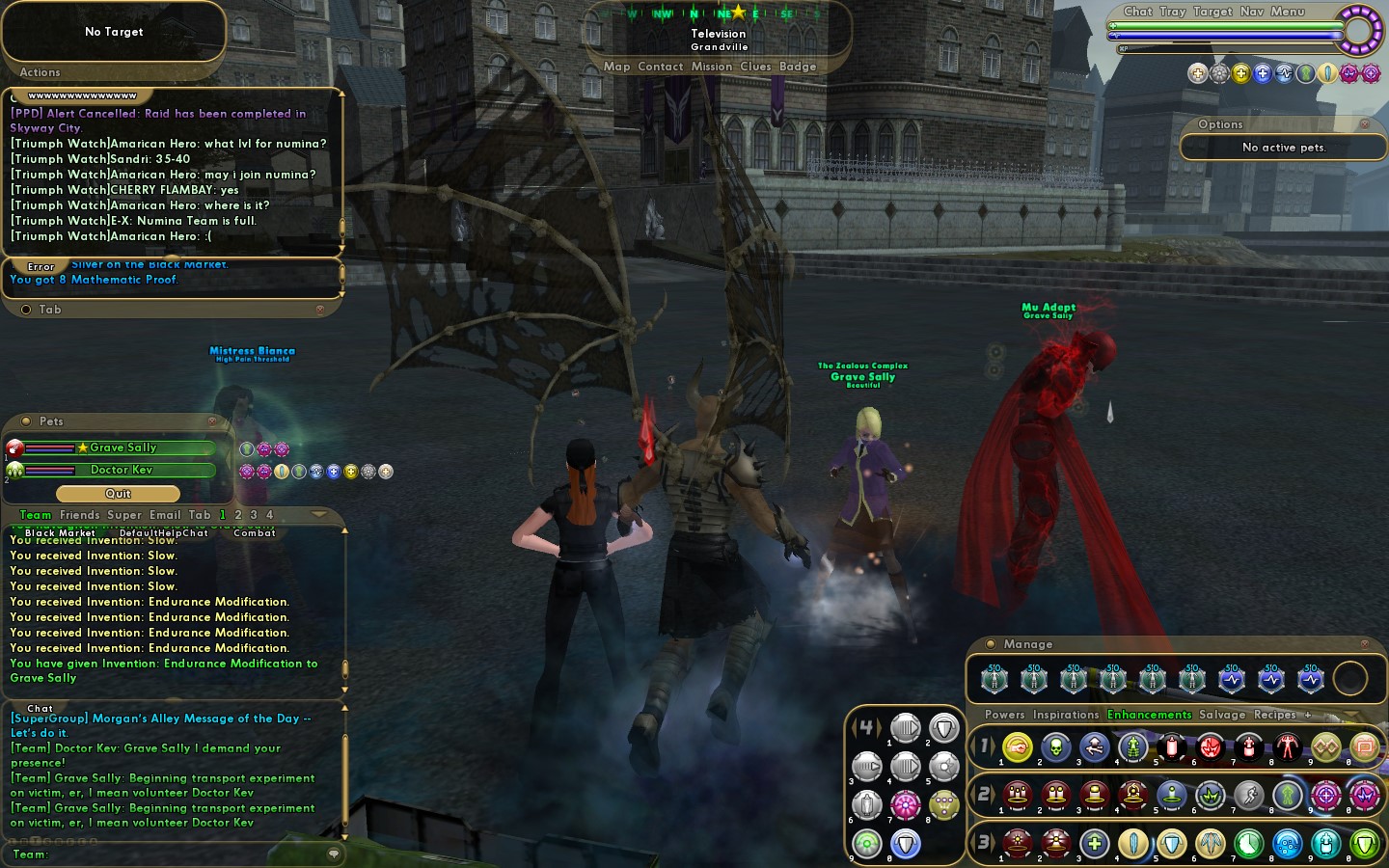Open the main Menu
The height and width of the screenshot is (868, 1389).
[1288, 12]
